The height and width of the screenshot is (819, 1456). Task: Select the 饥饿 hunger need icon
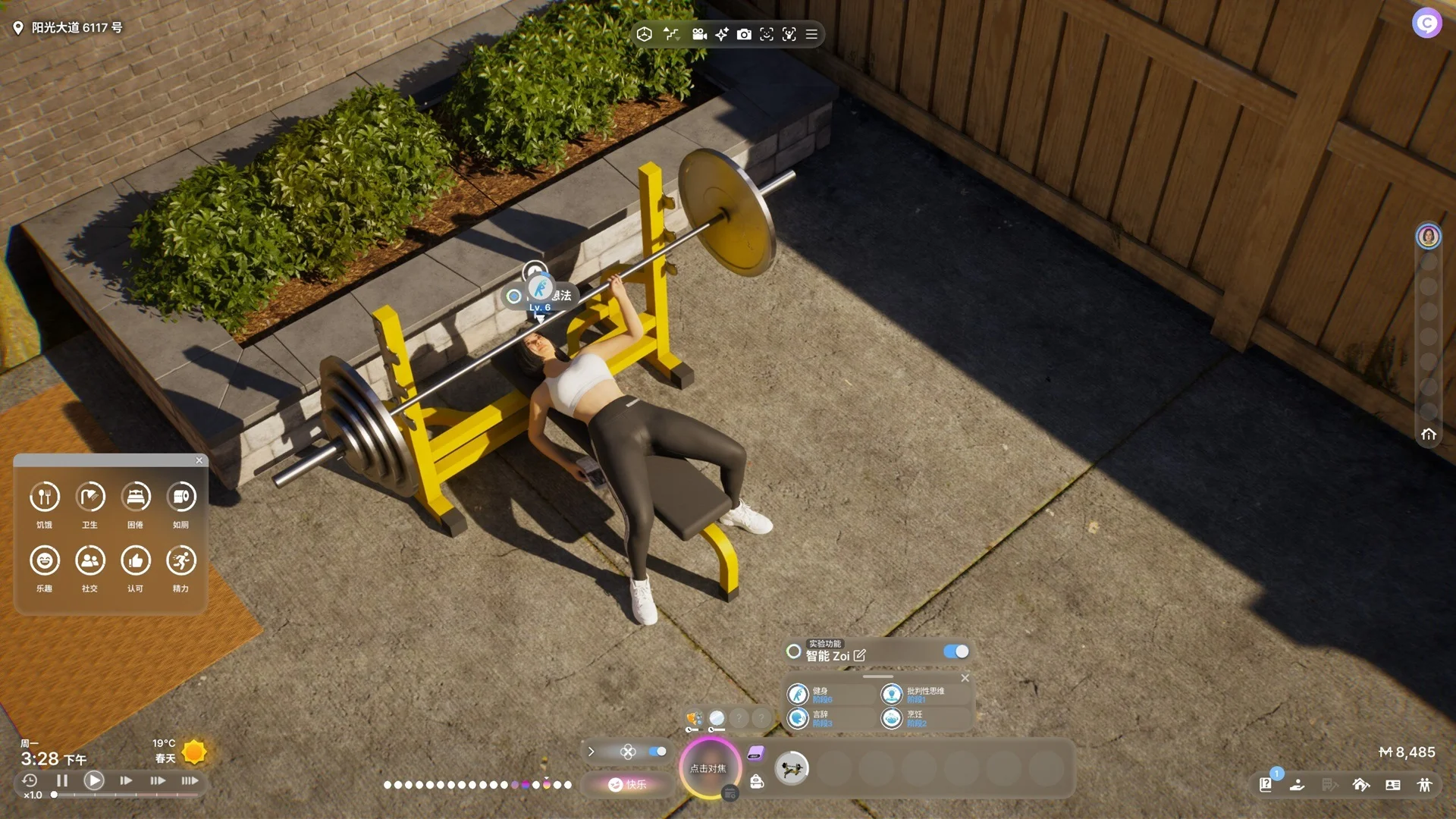coord(45,497)
